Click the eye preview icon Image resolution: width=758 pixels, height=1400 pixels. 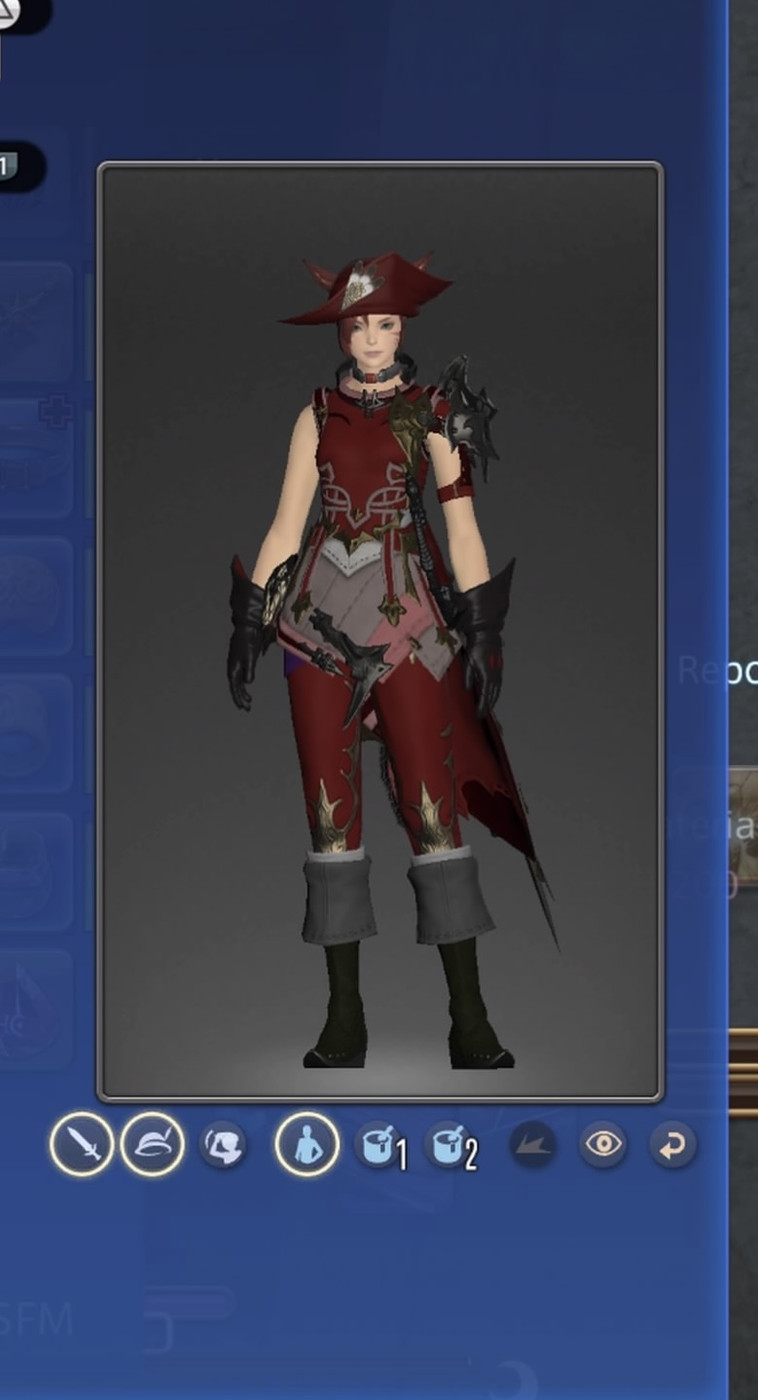[603, 1144]
